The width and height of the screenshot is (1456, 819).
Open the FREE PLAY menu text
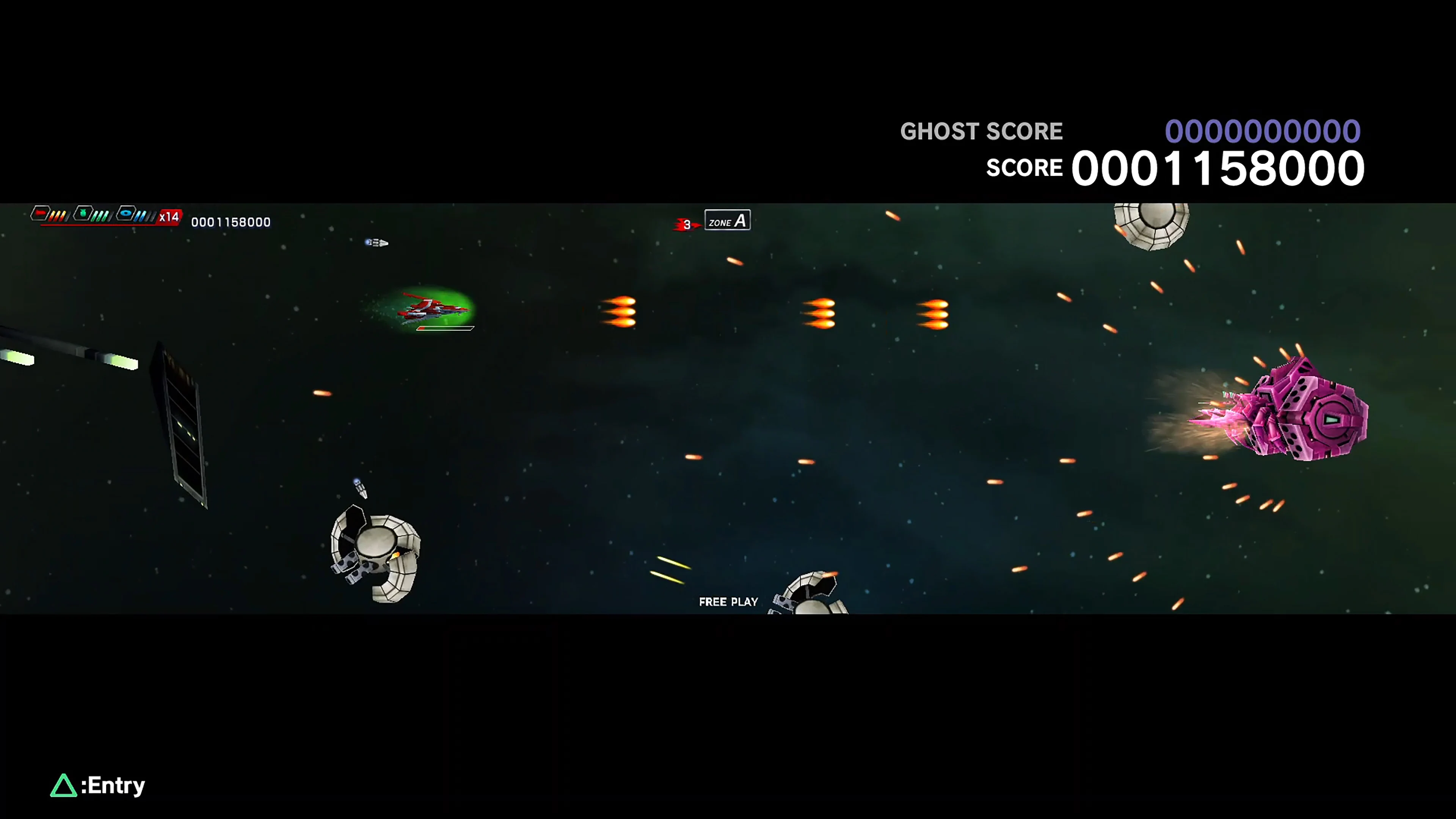728,601
